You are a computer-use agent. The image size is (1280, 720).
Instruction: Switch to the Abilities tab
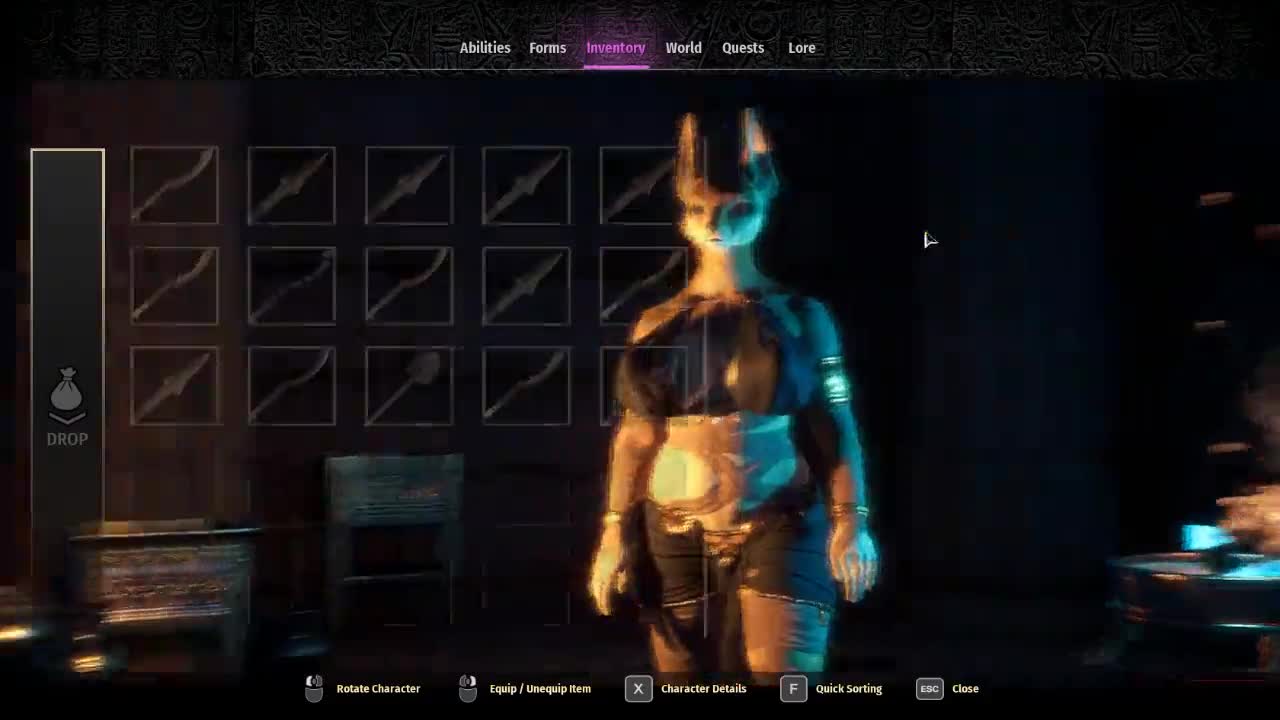pyautogui.click(x=485, y=48)
